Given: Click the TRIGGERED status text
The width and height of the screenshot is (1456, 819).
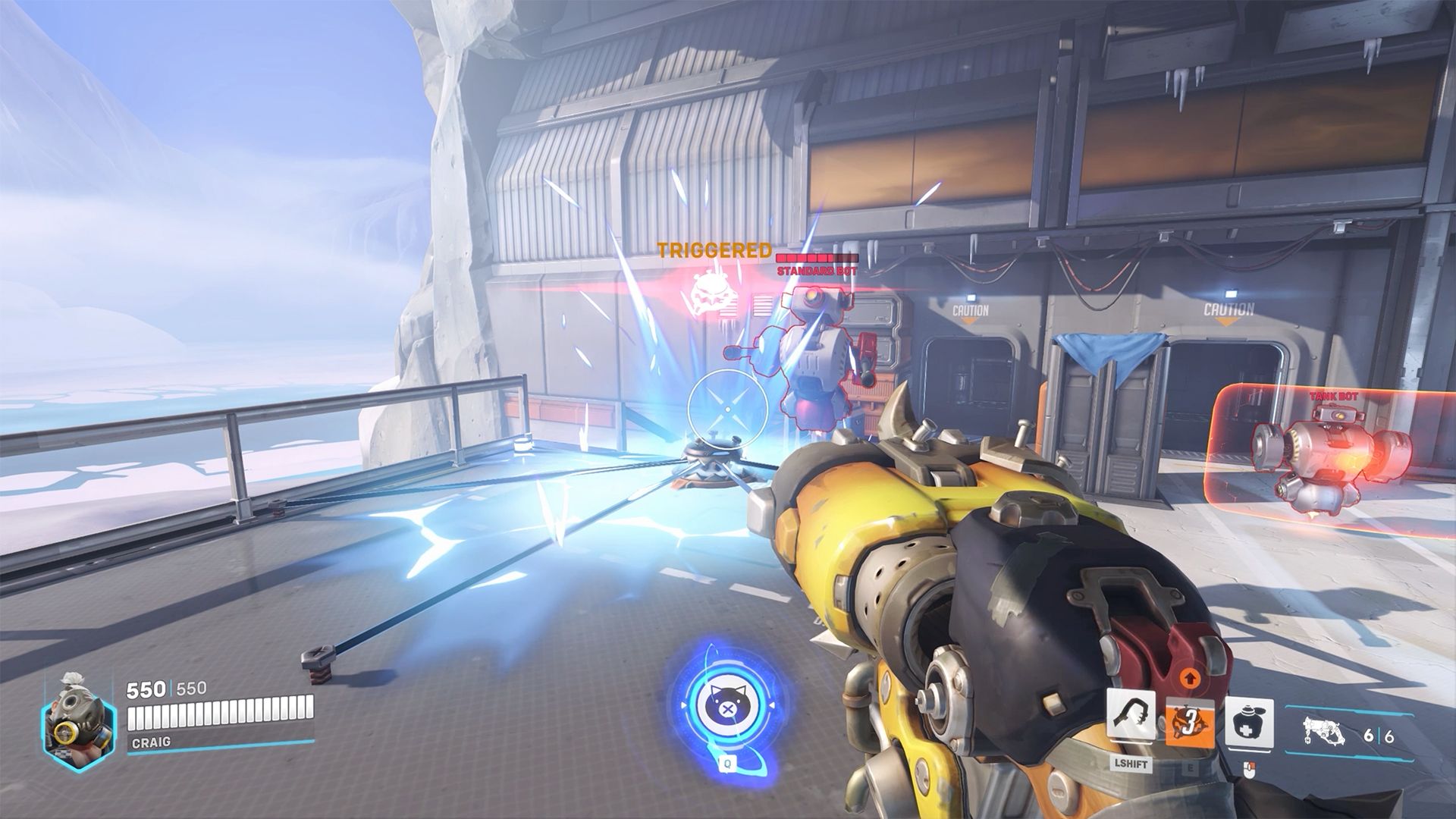Looking at the screenshot, I should (x=715, y=249).
